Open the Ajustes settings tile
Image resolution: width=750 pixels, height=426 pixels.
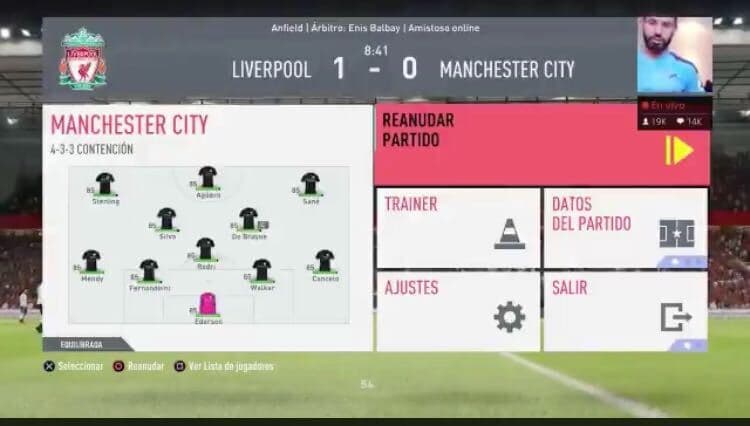pos(457,311)
